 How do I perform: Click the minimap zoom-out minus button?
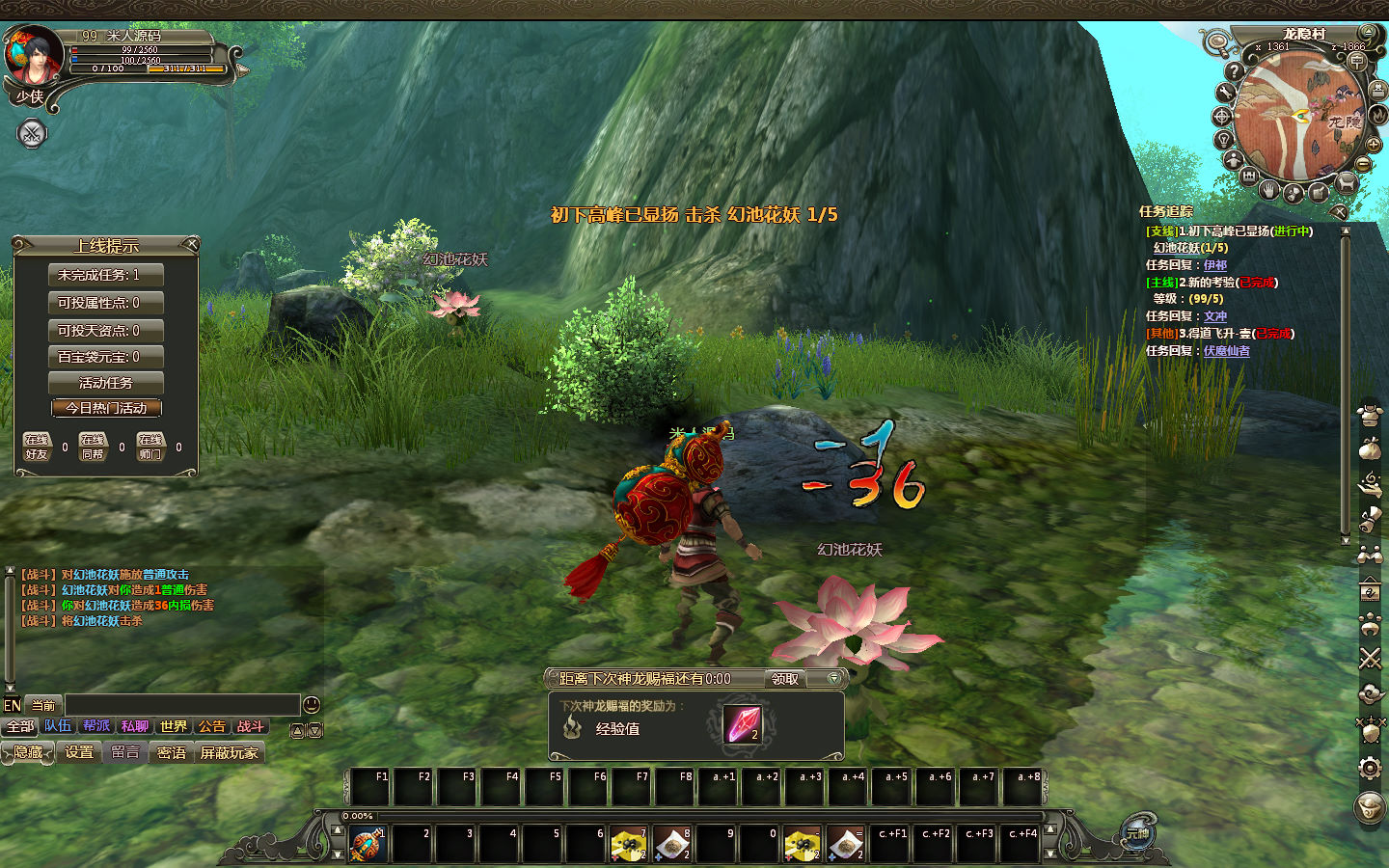pyautogui.click(x=1365, y=163)
